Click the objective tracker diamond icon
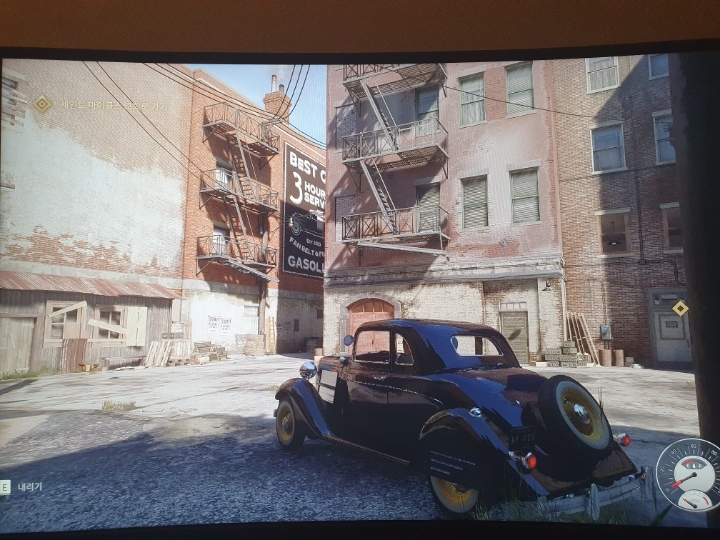The width and height of the screenshot is (720, 540). (x=42, y=103)
